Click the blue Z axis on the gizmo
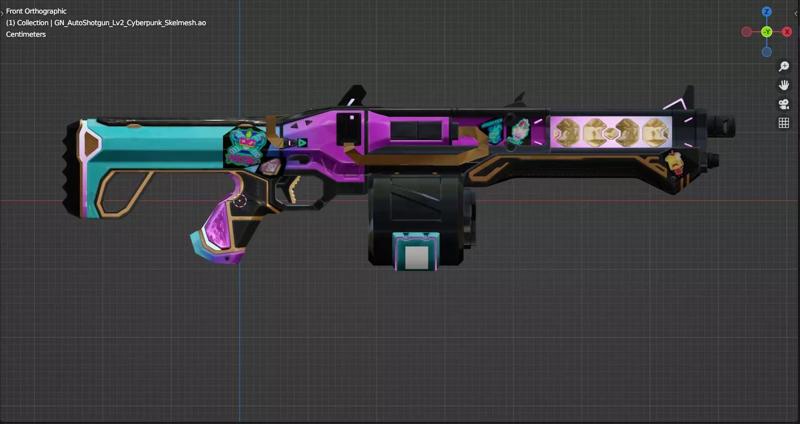800x424 pixels. [767, 12]
